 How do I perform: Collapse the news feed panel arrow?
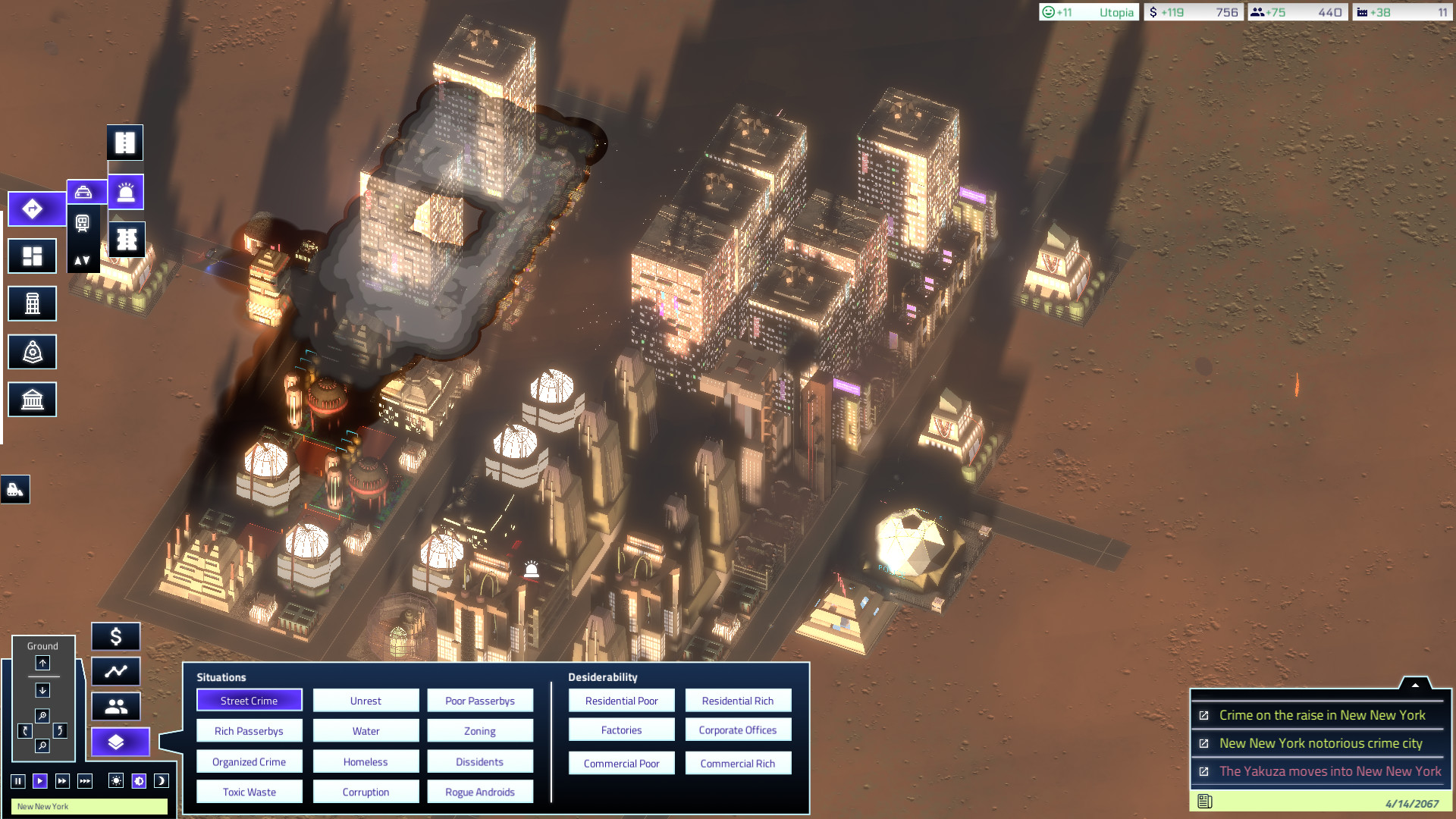tap(1414, 684)
